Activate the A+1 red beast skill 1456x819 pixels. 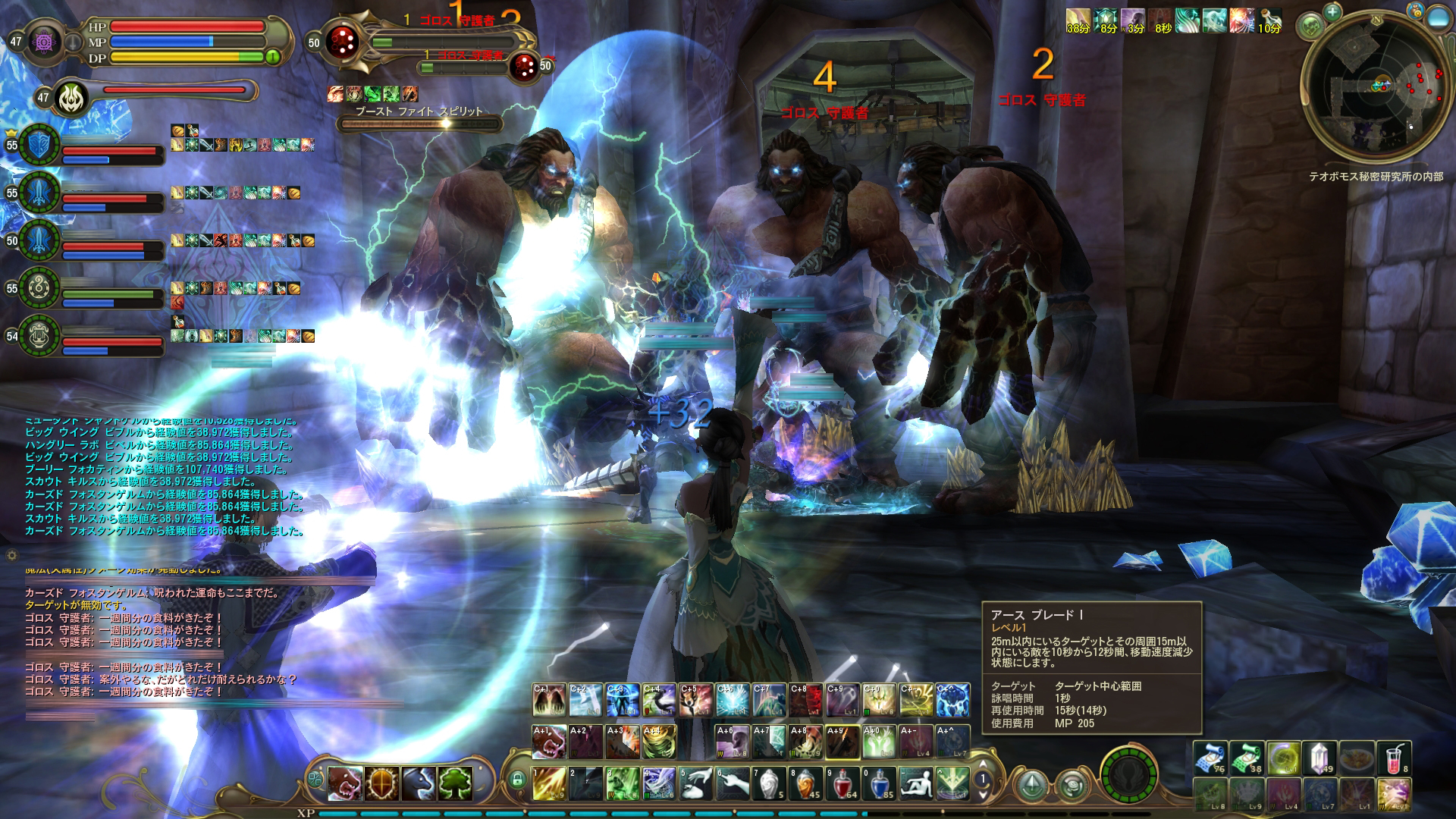549,742
